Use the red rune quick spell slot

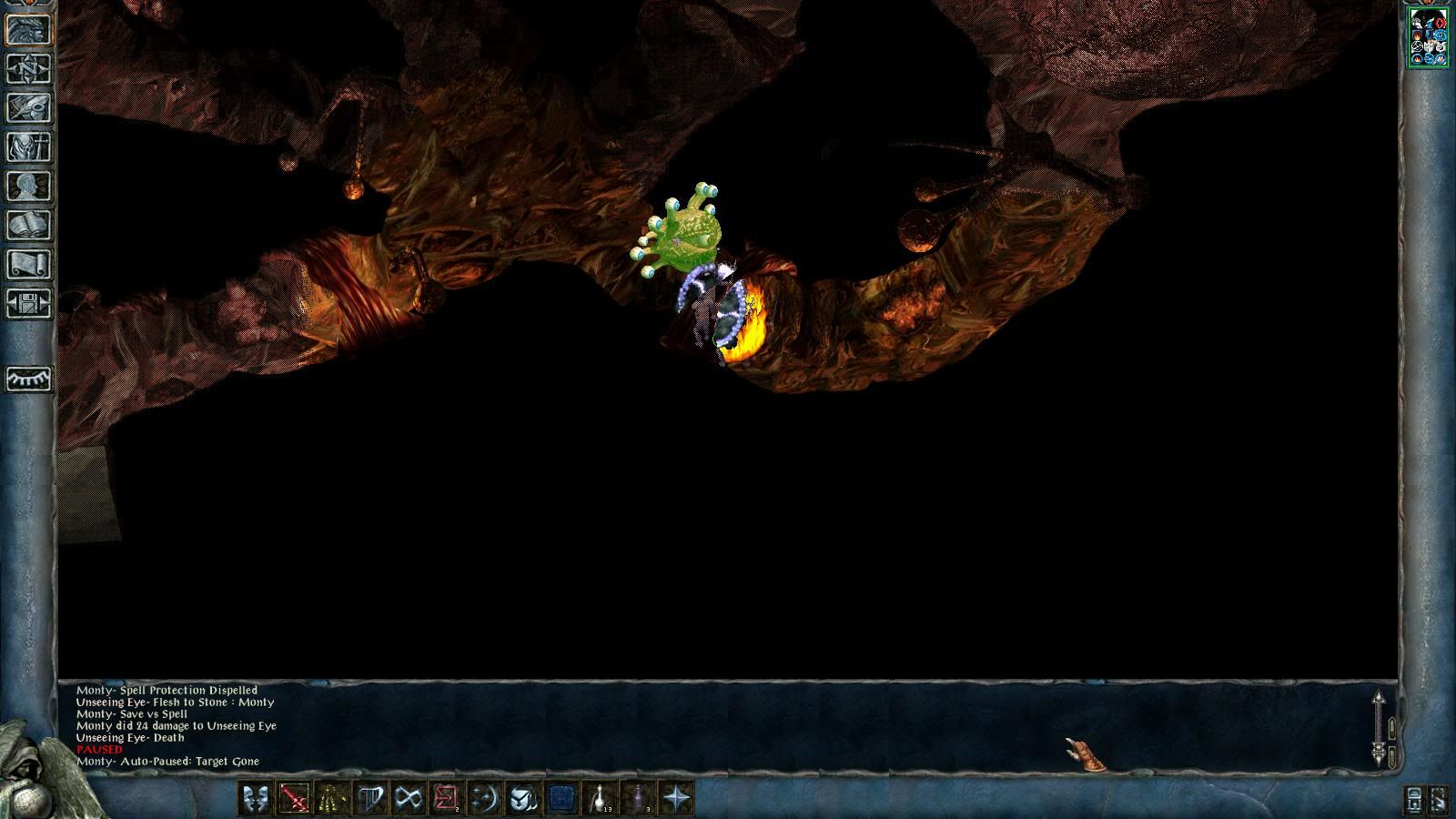447,799
